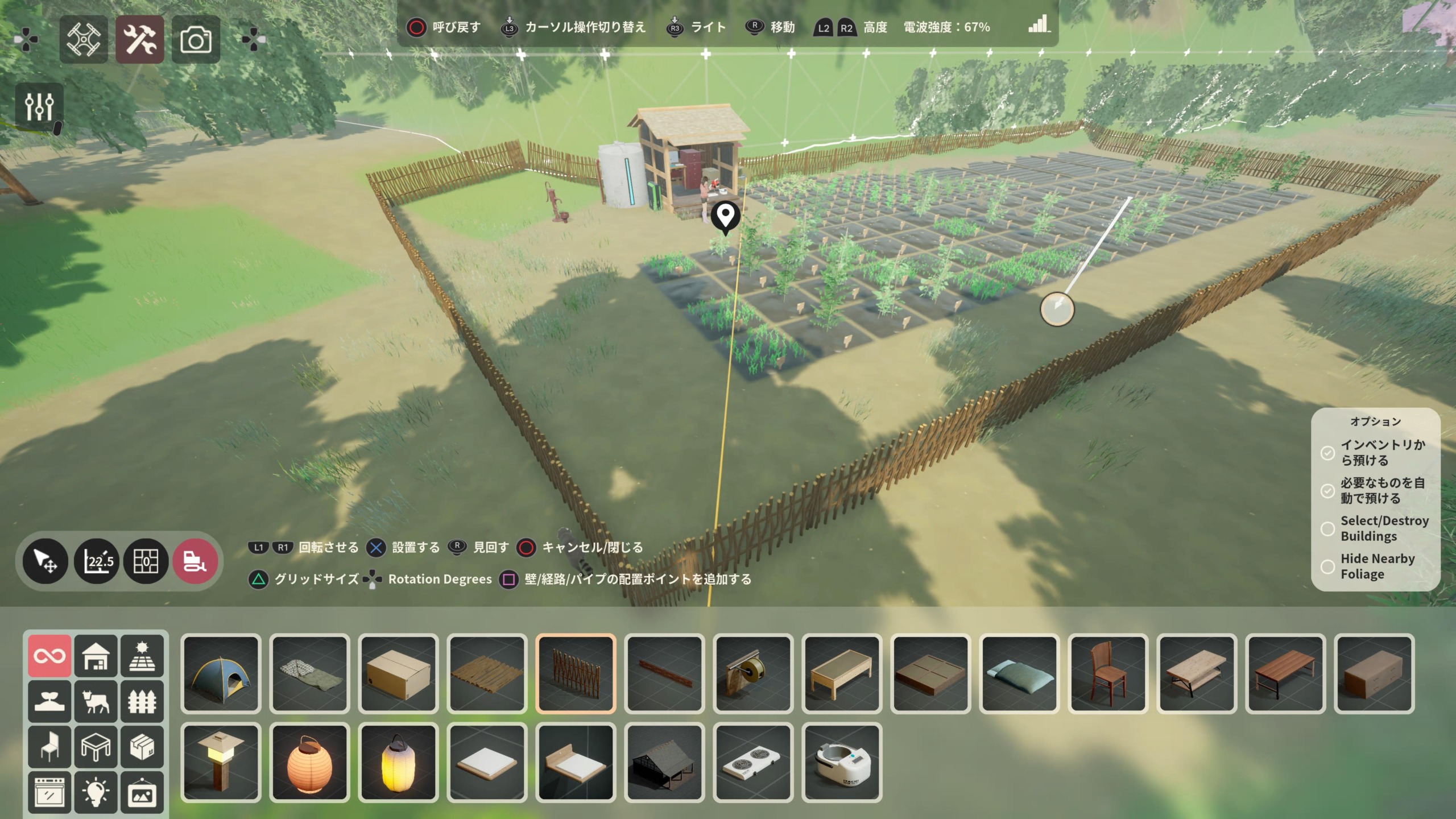The height and width of the screenshot is (819, 1456).
Task: Select the infinity all-items category
Action: tap(50, 656)
